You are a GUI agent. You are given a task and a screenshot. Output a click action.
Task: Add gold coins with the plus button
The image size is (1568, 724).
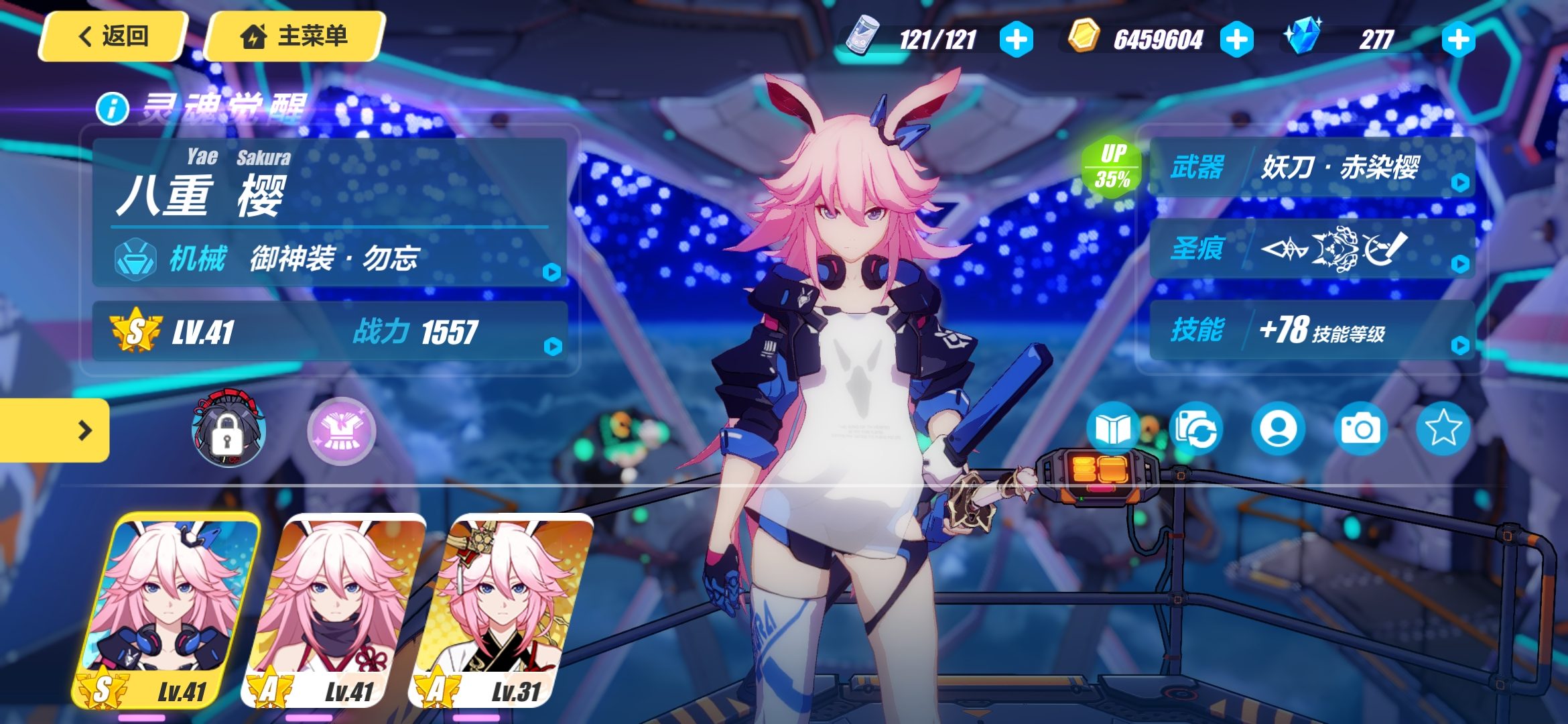pos(1236,40)
